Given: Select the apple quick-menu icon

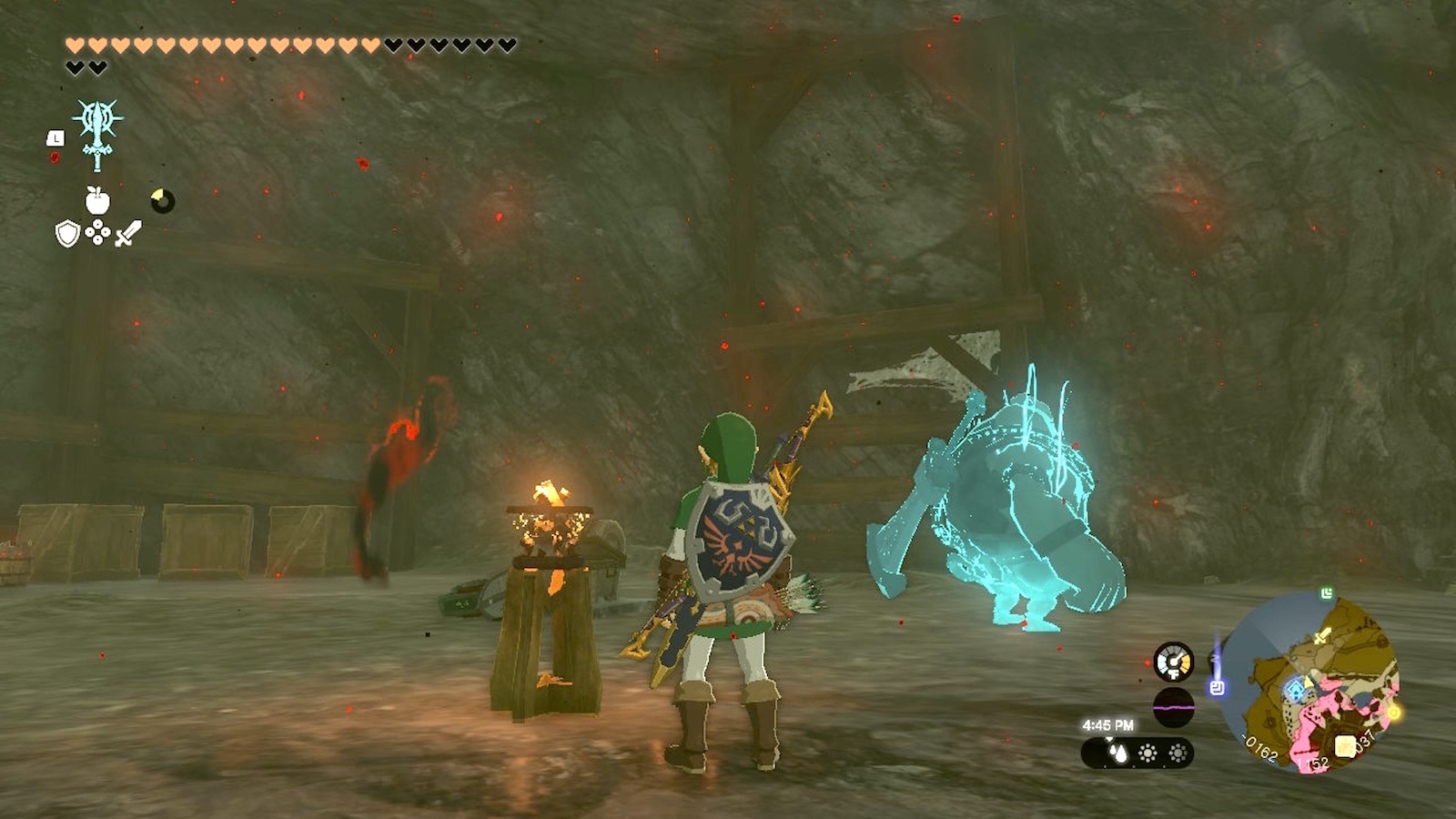Looking at the screenshot, I should click(97, 200).
